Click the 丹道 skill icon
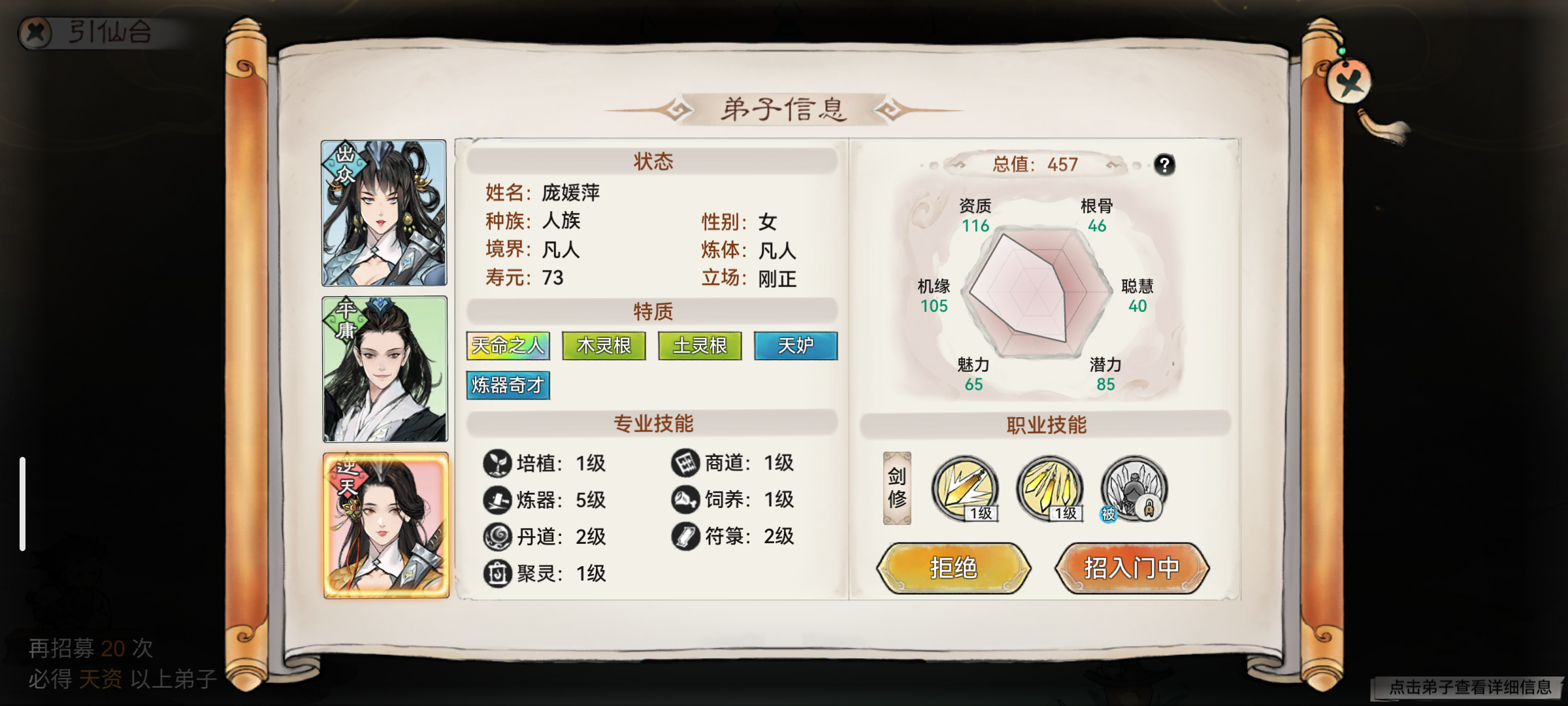Viewport: 1568px width, 706px height. [497, 536]
